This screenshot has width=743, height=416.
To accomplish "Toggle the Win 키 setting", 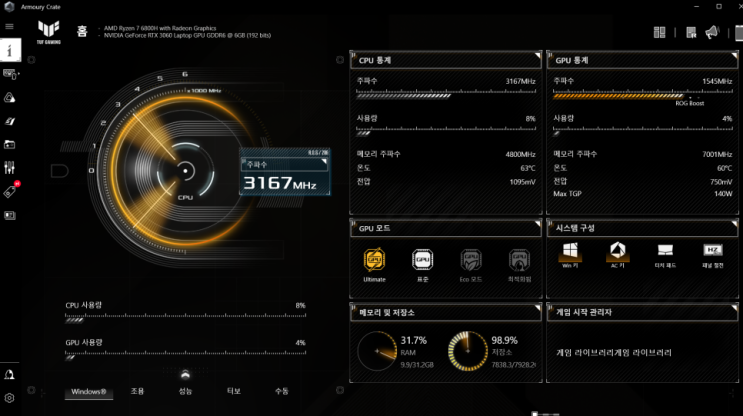I will [x=569, y=251].
